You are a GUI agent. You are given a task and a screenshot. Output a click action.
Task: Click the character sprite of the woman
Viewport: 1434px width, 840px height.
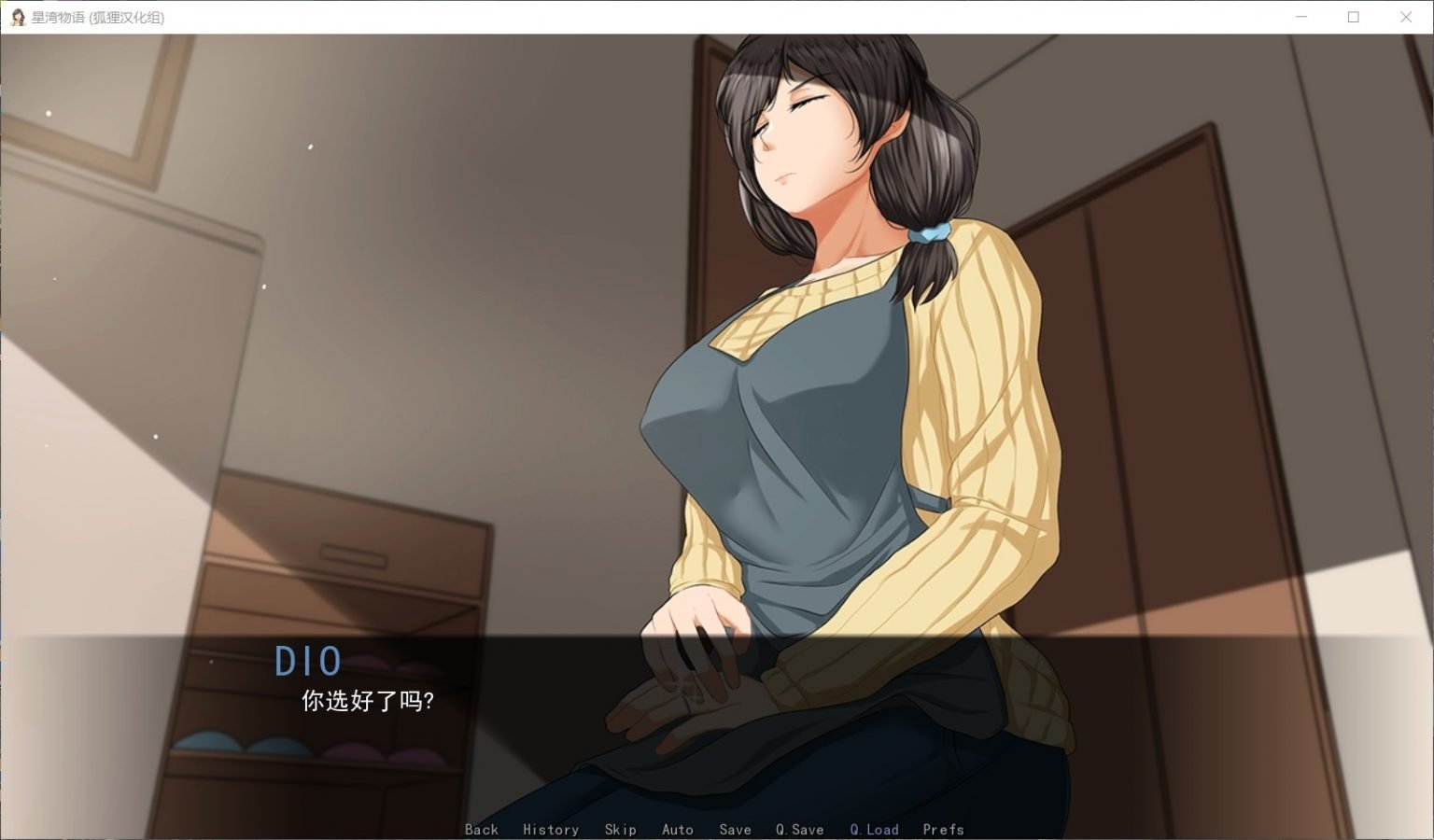click(x=822, y=373)
